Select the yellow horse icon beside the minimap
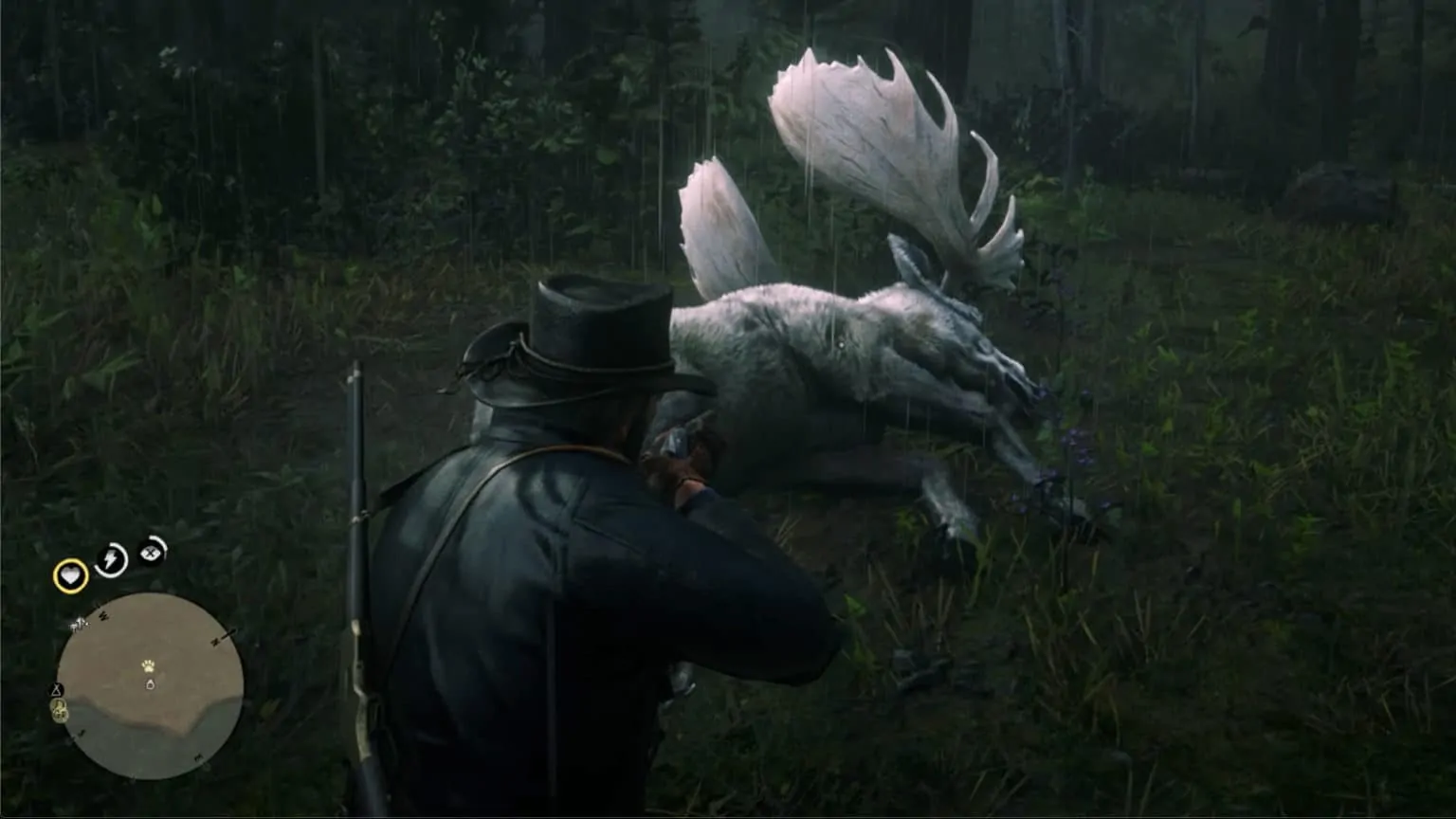Image resolution: width=1456 pixels, height=819 pixels. (x=59, y=706)
